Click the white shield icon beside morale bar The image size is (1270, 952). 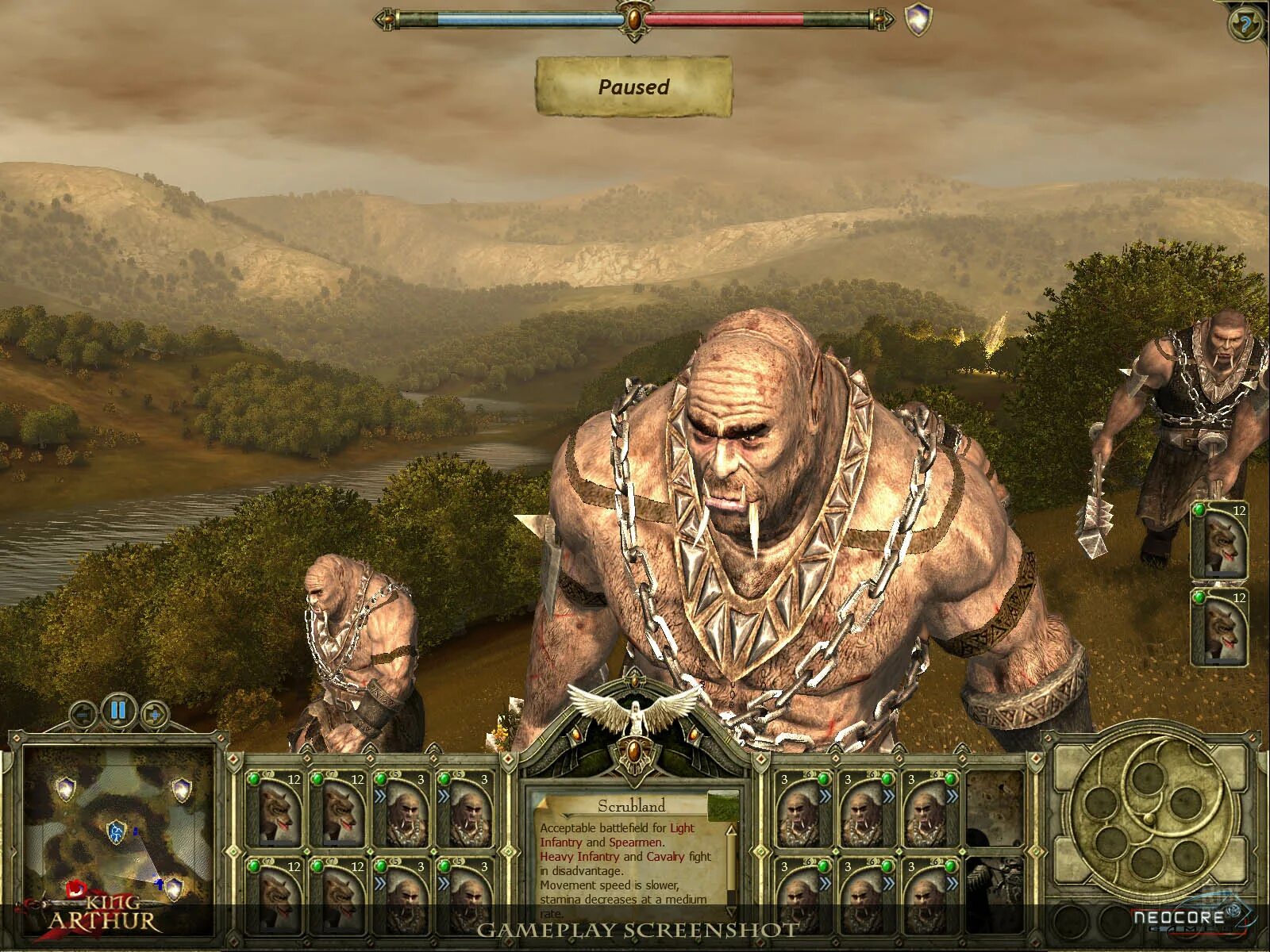919,20
